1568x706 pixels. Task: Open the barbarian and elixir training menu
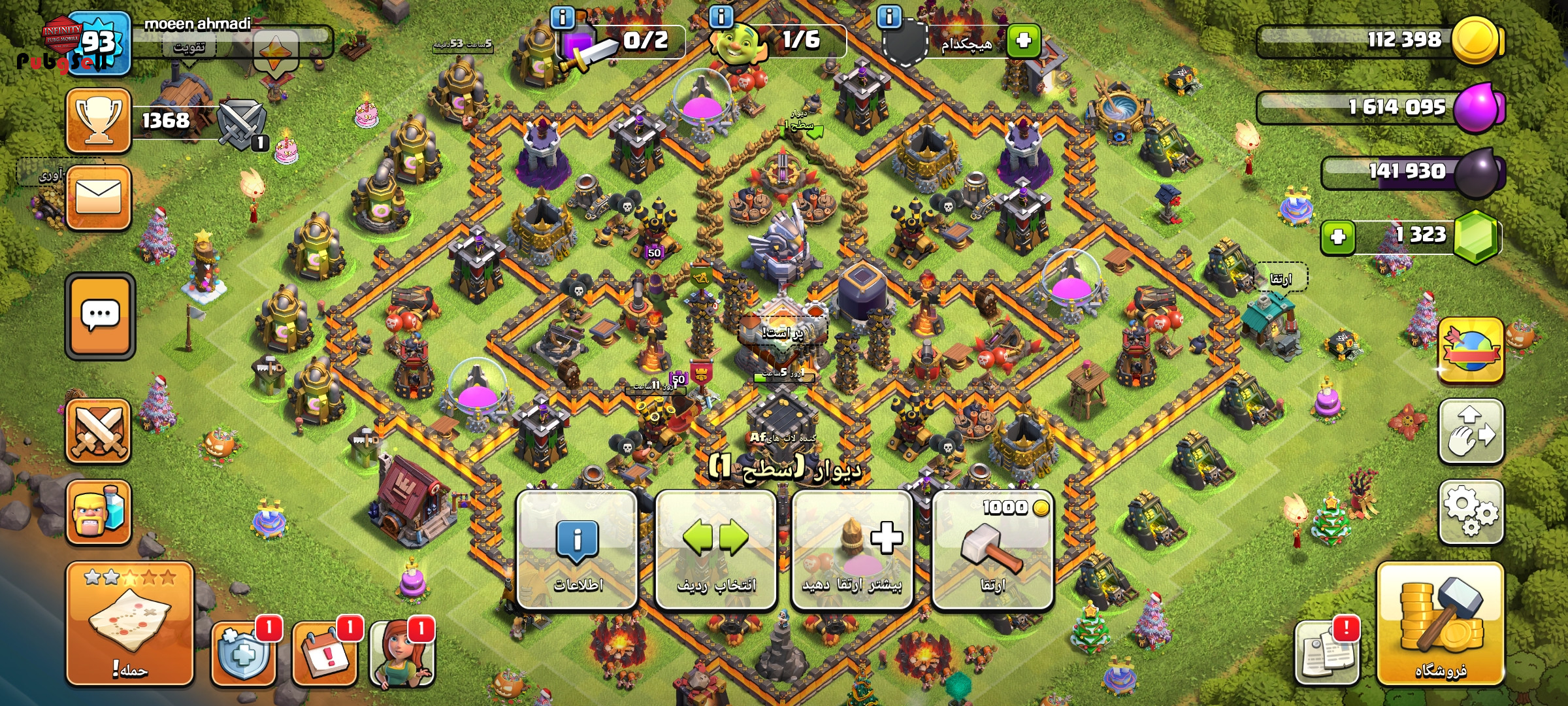point(99,513)
